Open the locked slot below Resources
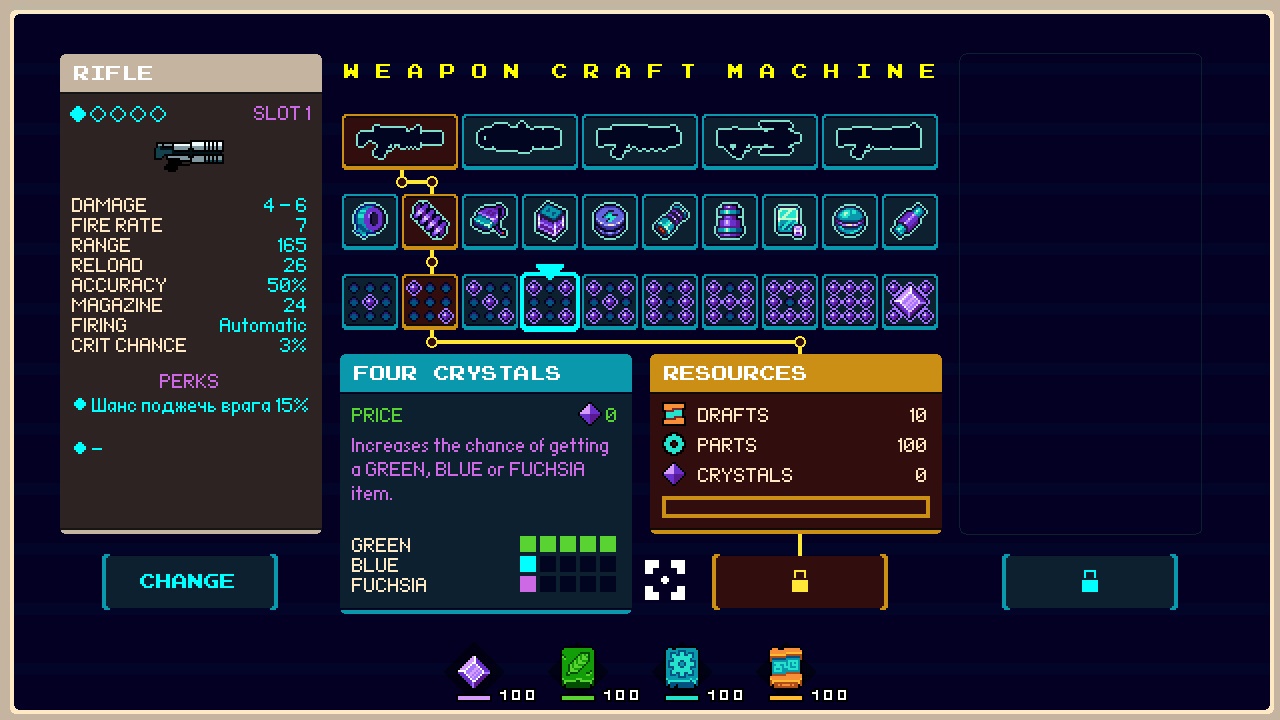The height and width of the screenshot is (720, 1280). tap(798, 581)
